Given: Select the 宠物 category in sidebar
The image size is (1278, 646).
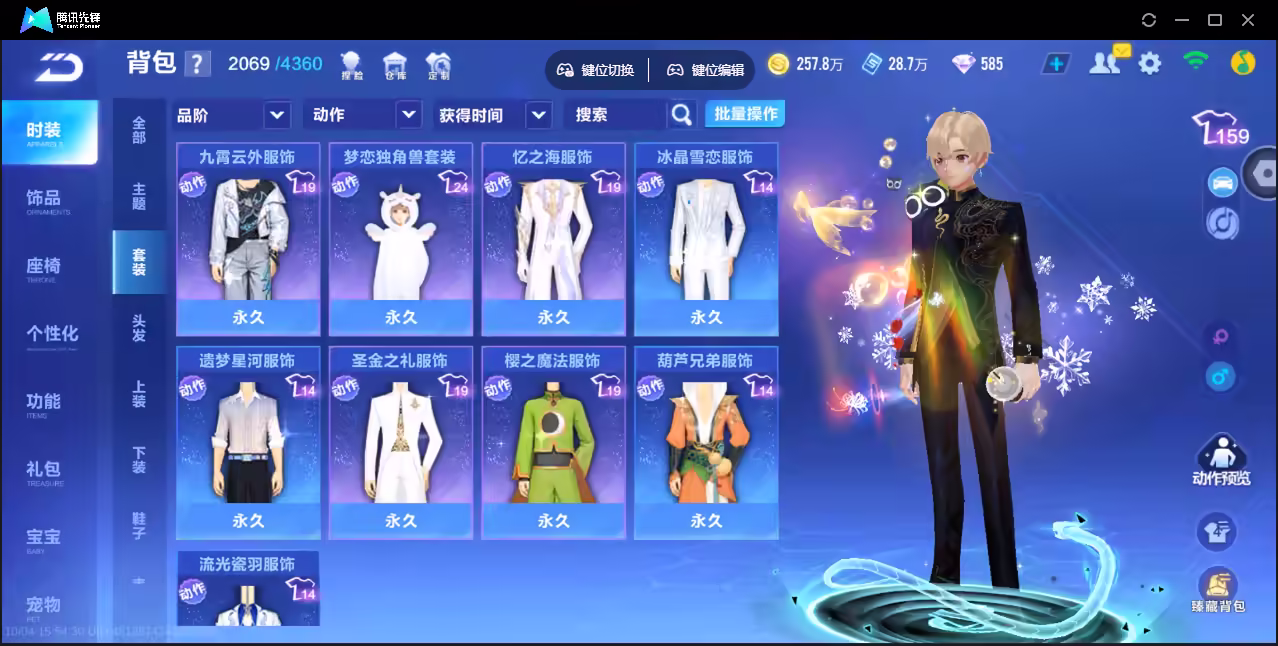Looking at the screenshot, I should [44, 606].
